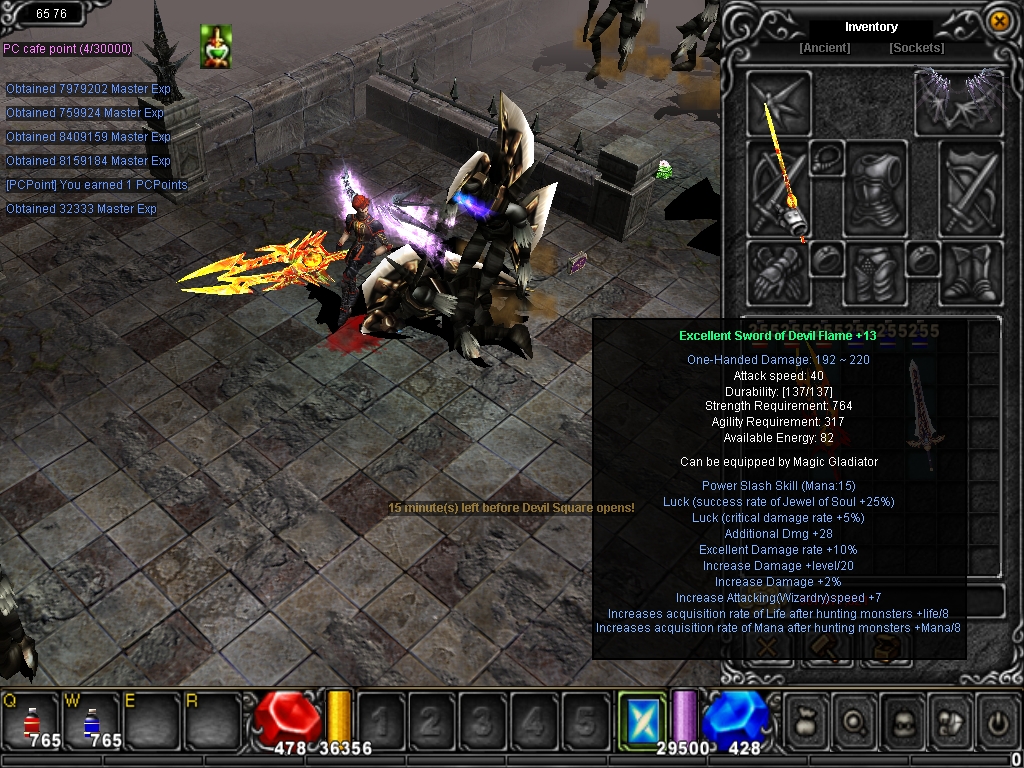
Task: Show the Sockets item options
Action: point(916,48)
